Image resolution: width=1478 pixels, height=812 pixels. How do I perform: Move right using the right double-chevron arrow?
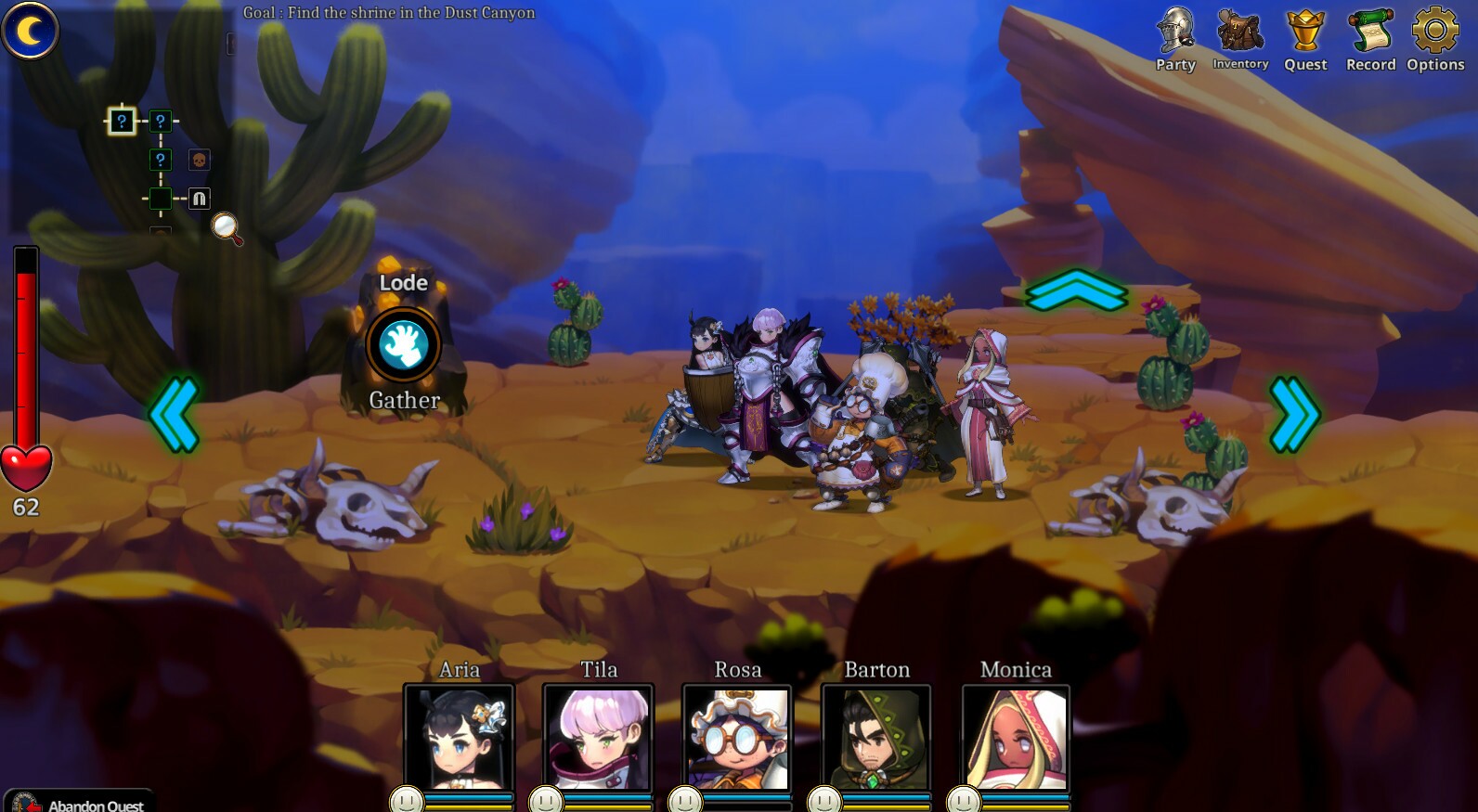click(1293, 415)
